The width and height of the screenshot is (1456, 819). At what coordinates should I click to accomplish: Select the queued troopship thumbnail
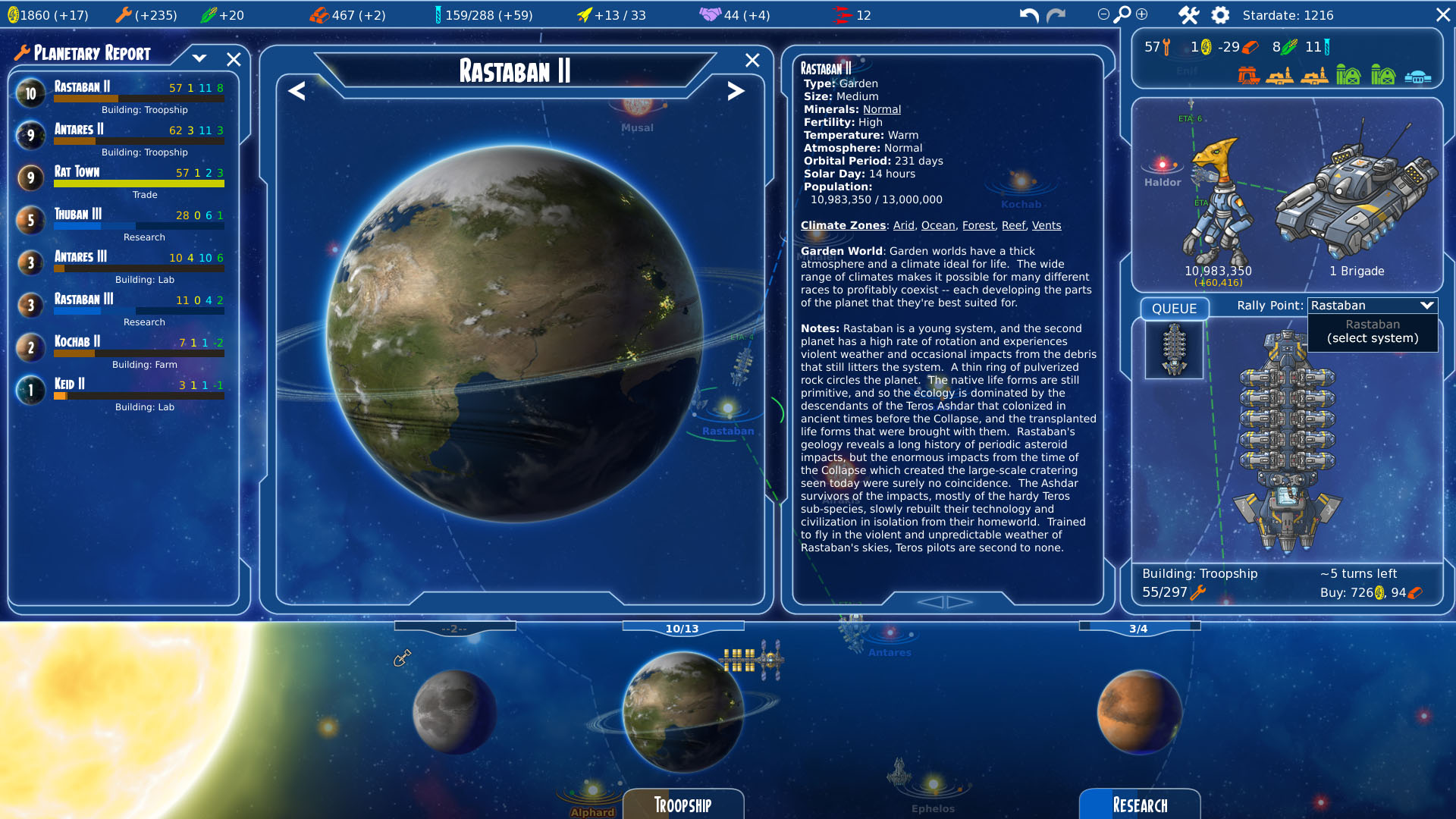click(1174, 350)
